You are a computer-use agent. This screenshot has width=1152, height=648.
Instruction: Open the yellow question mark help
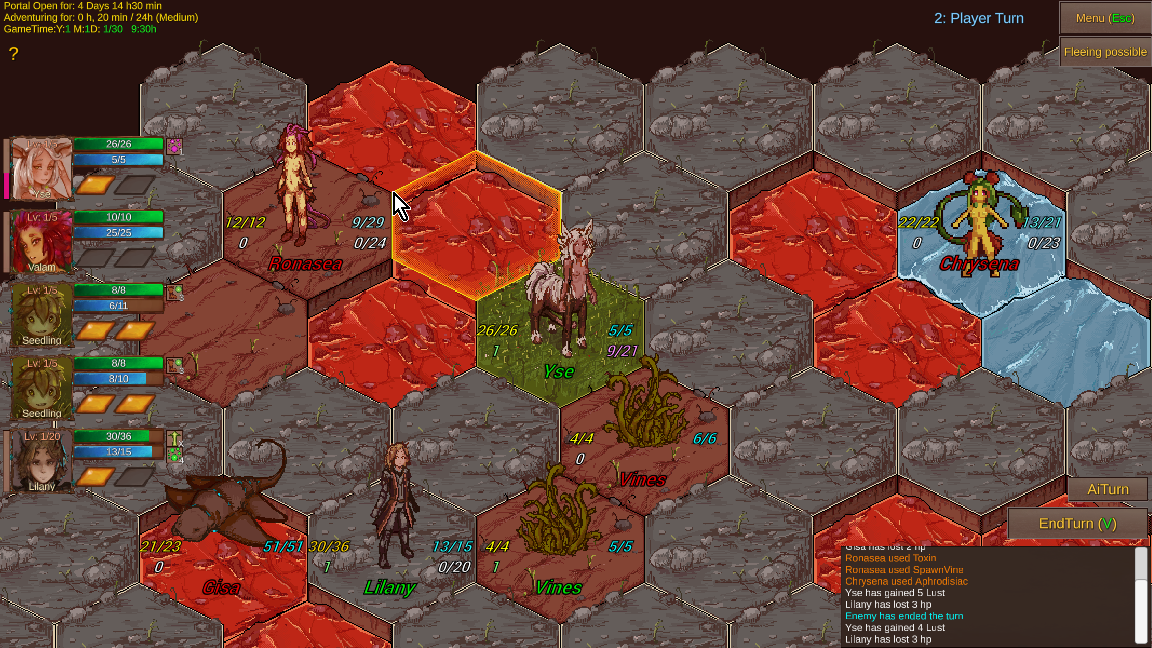[x=14, y=54]
